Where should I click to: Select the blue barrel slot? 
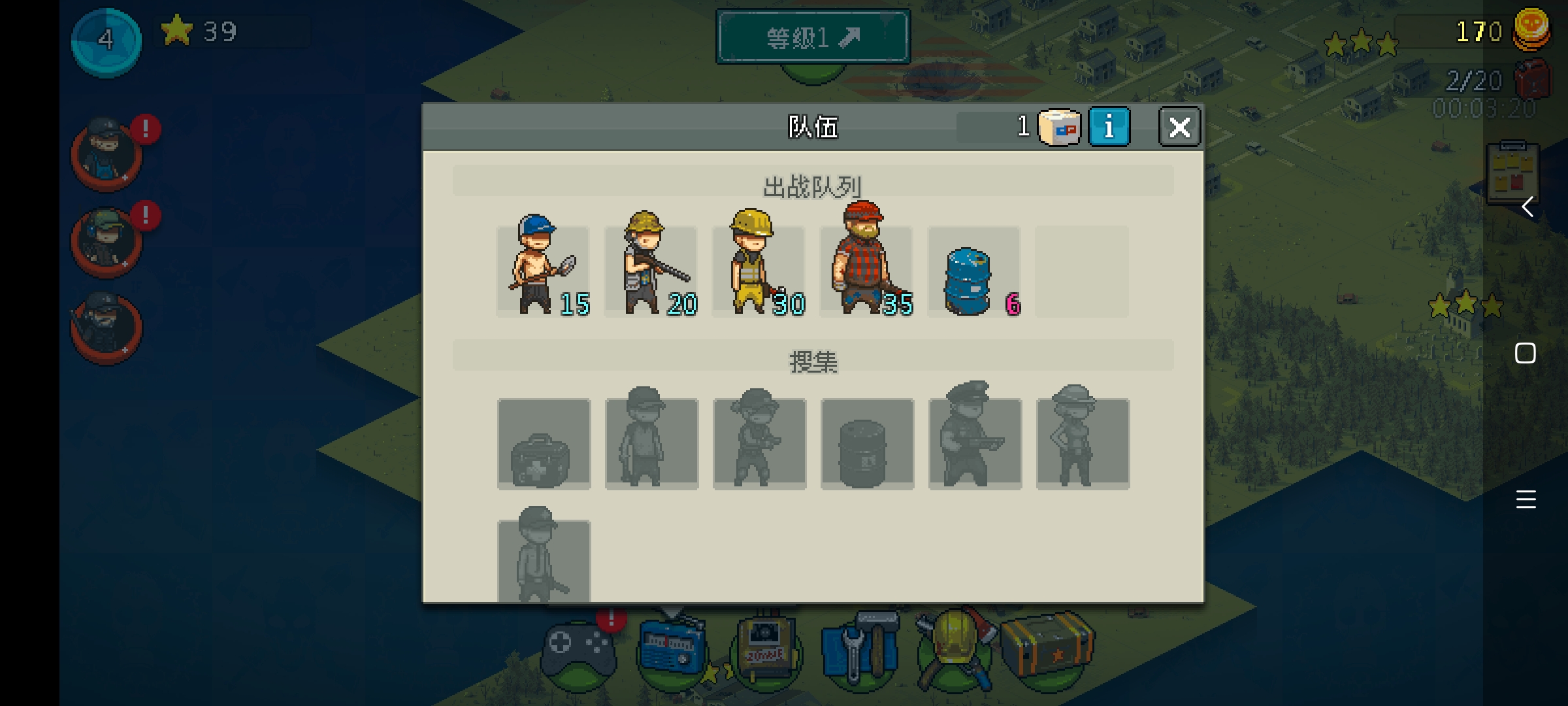point(973,272)
